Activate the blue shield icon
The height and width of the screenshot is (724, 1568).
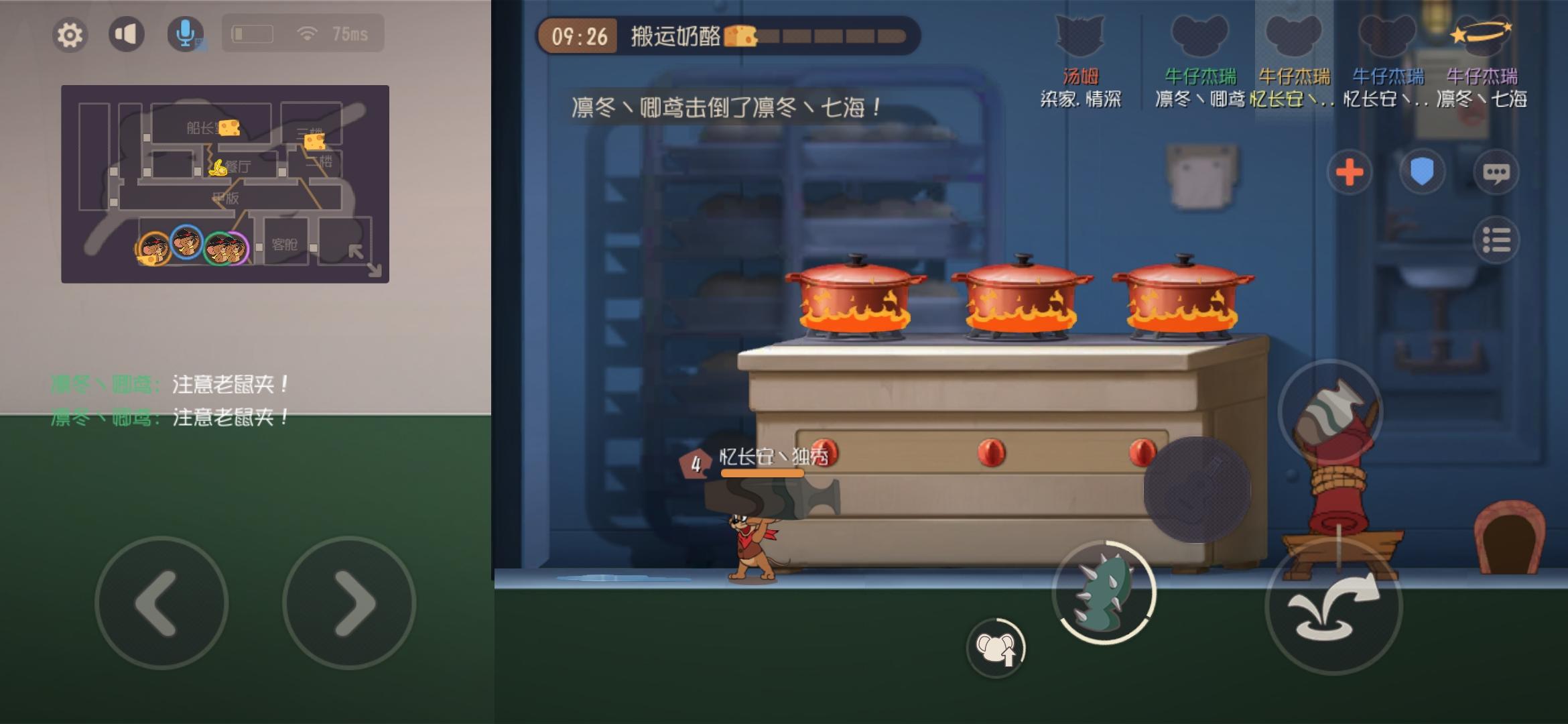[x=1423, y=172]
